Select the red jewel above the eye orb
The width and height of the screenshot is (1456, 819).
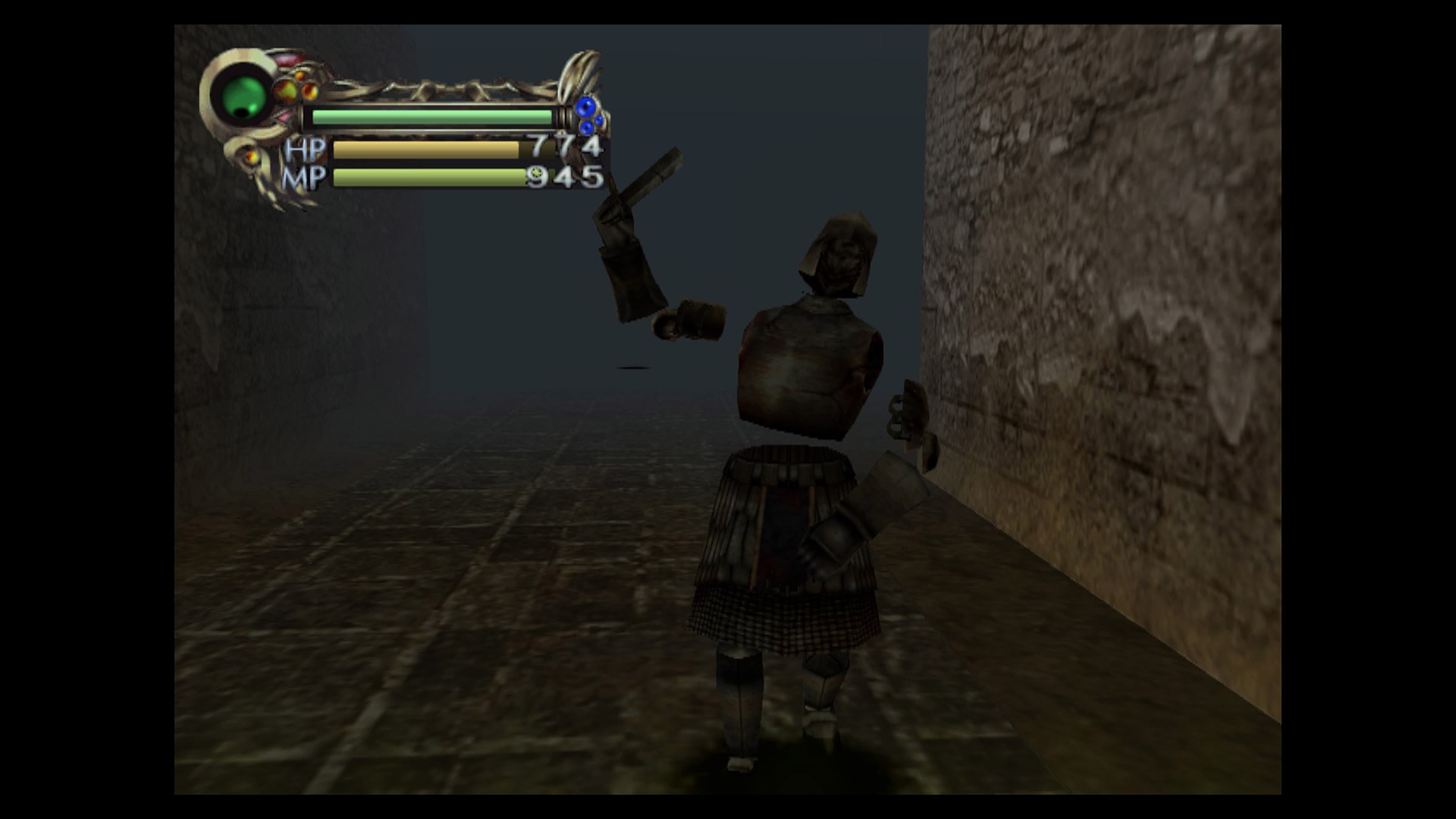coord(288,59)
